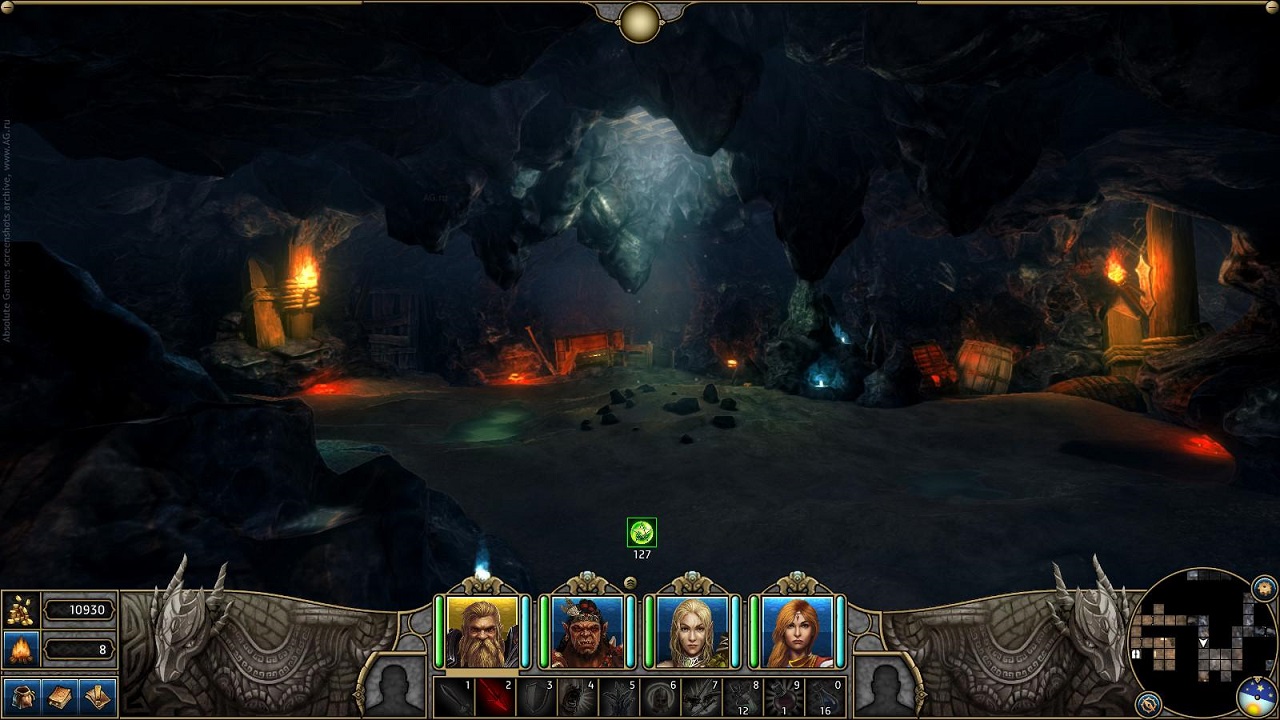Select the orc party member portrait
1280x720 pixels.
[x=587, y=632]
